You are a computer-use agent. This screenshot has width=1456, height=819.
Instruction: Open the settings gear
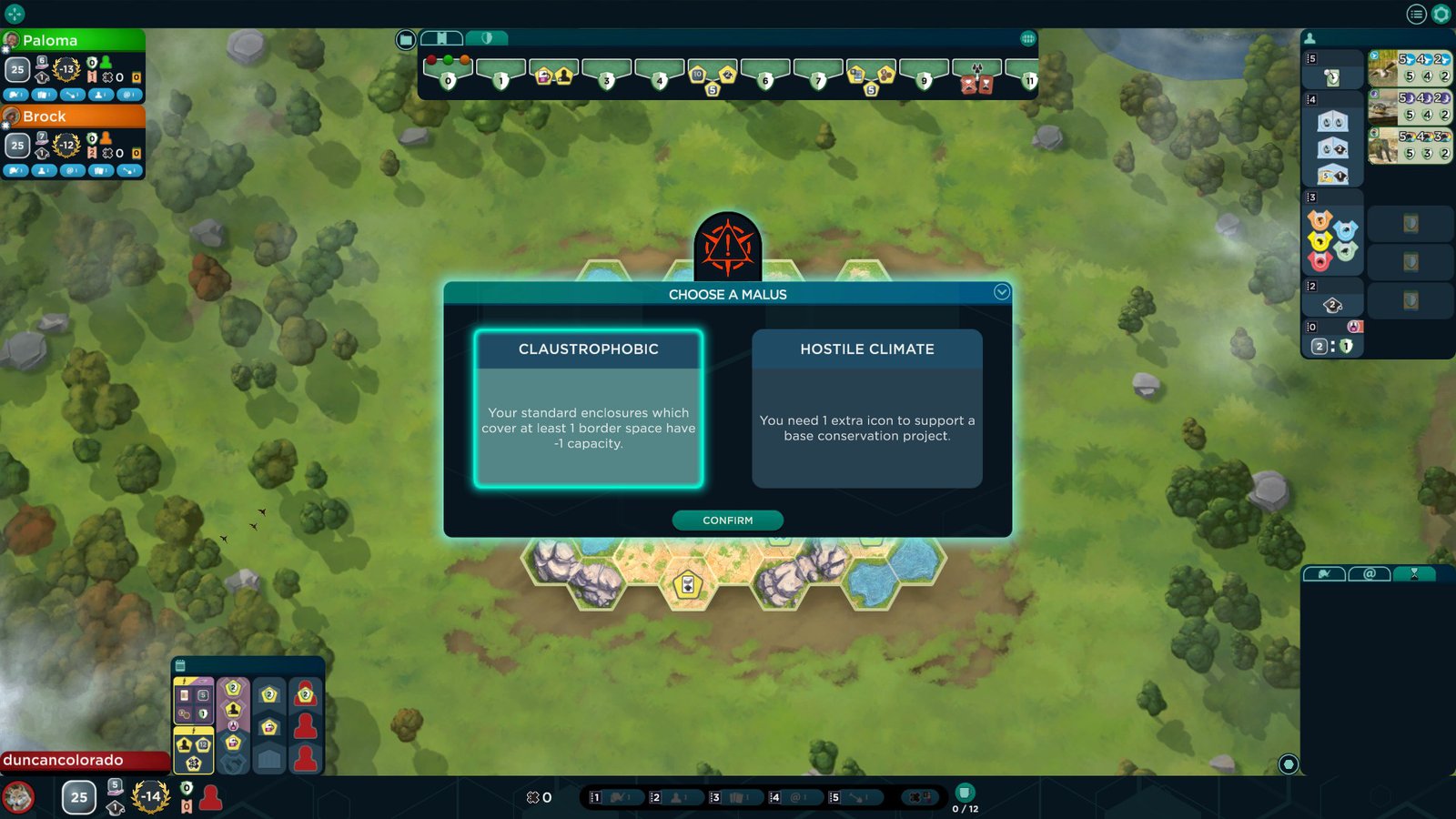pyautogui.click(x=1441, y=14)
